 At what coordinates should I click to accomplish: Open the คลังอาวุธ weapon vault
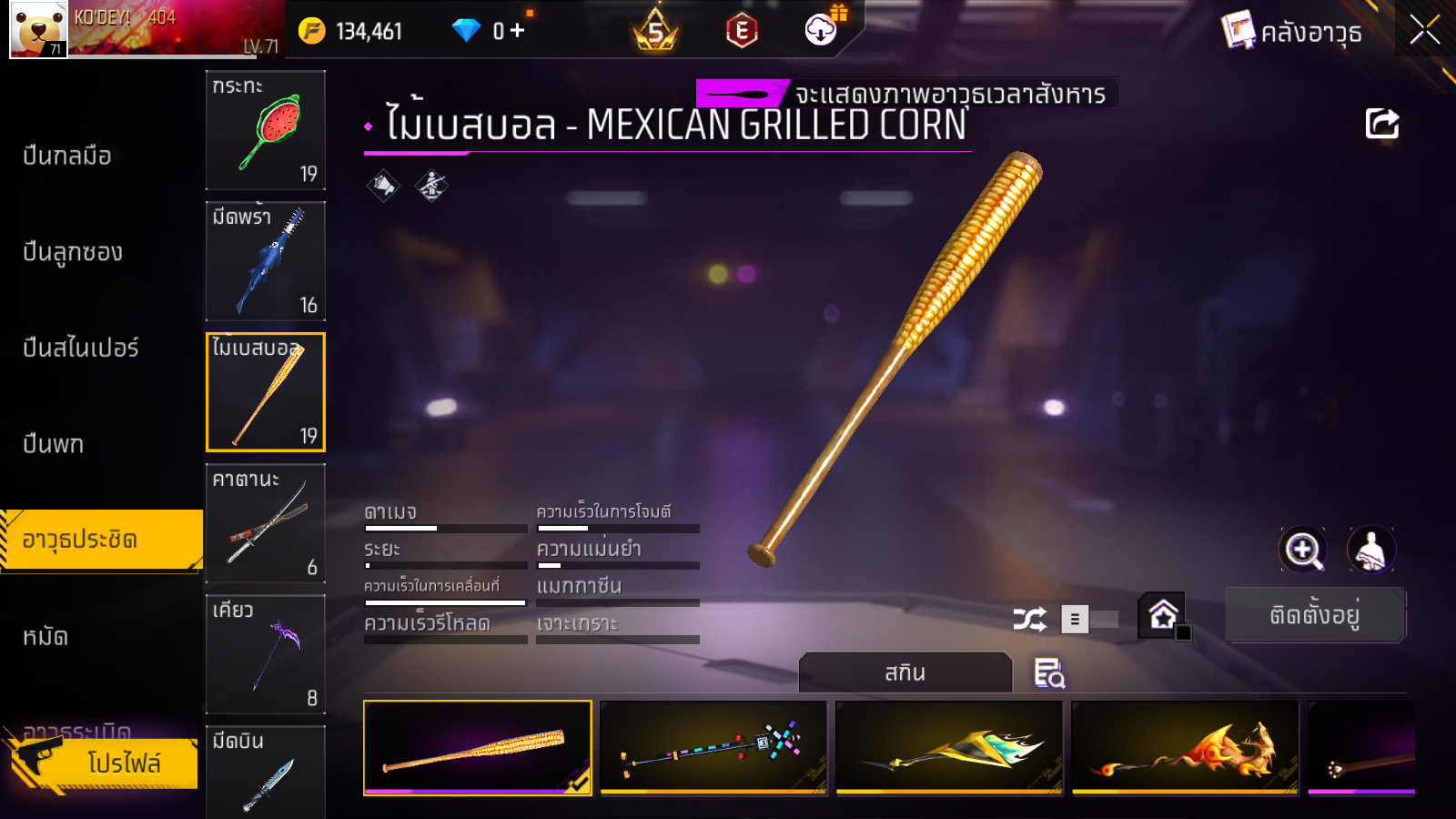(x=1292, y=32)
